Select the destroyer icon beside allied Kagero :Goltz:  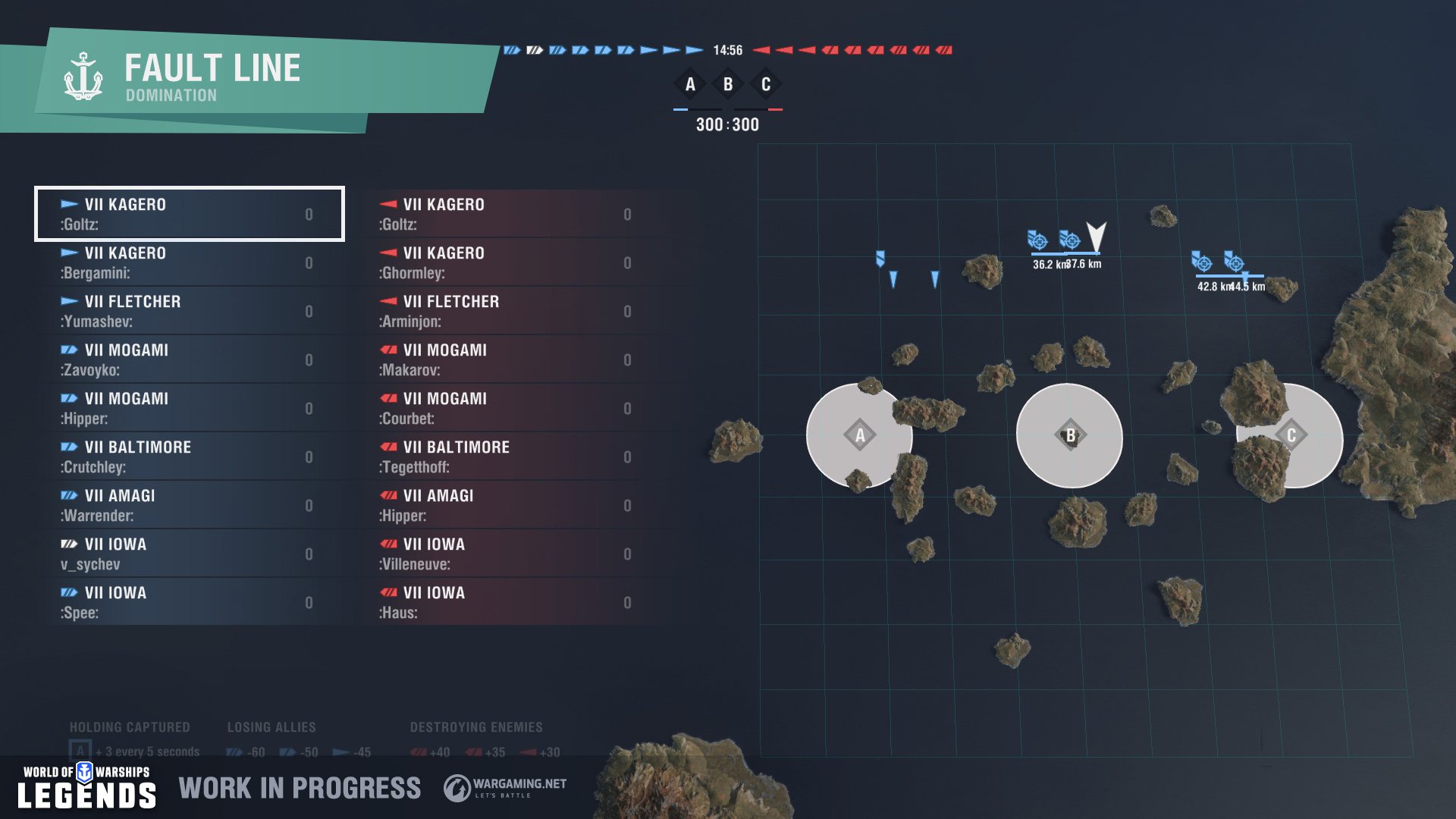pos(69,205)
